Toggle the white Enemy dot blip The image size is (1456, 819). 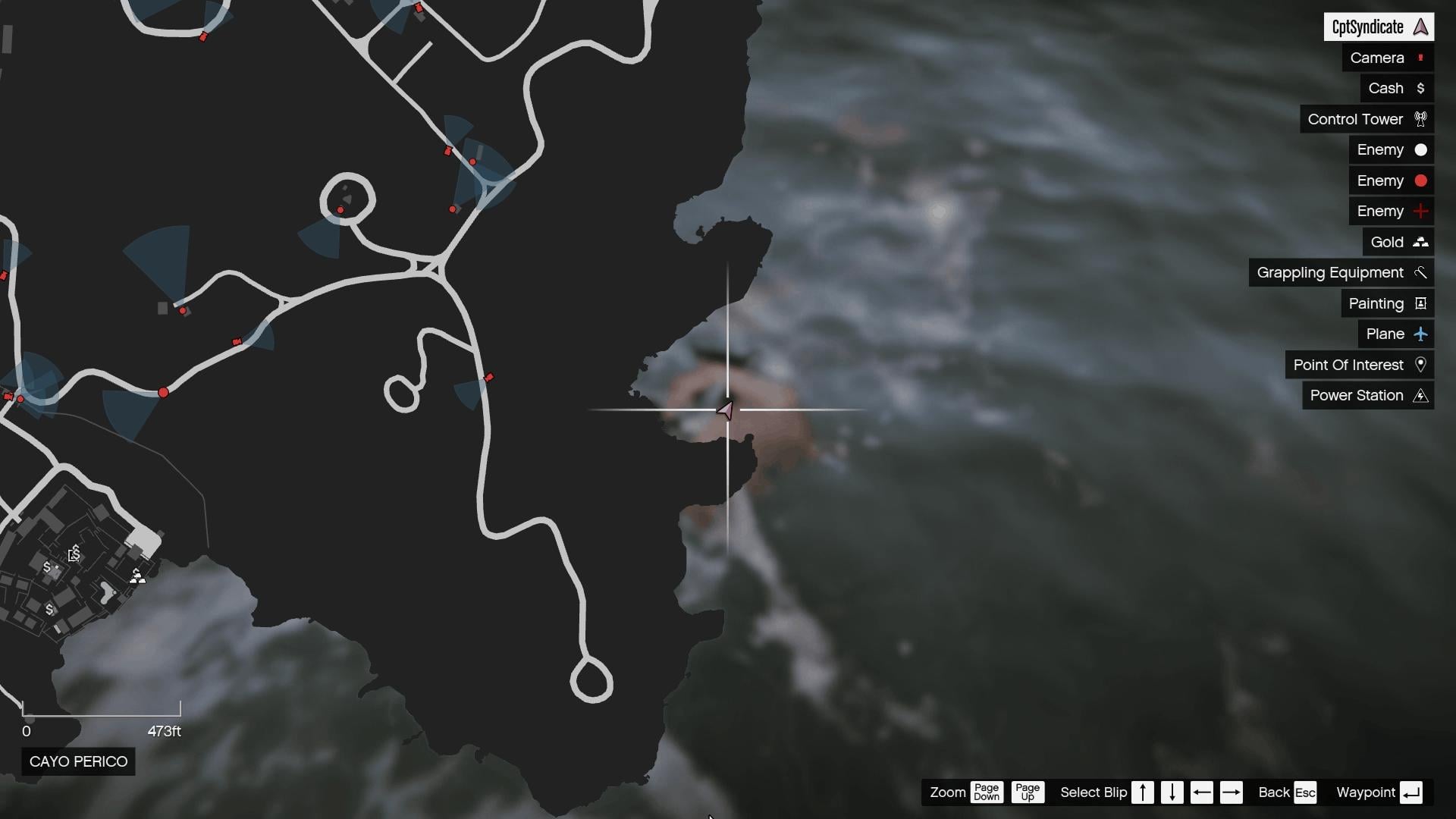1421,149
